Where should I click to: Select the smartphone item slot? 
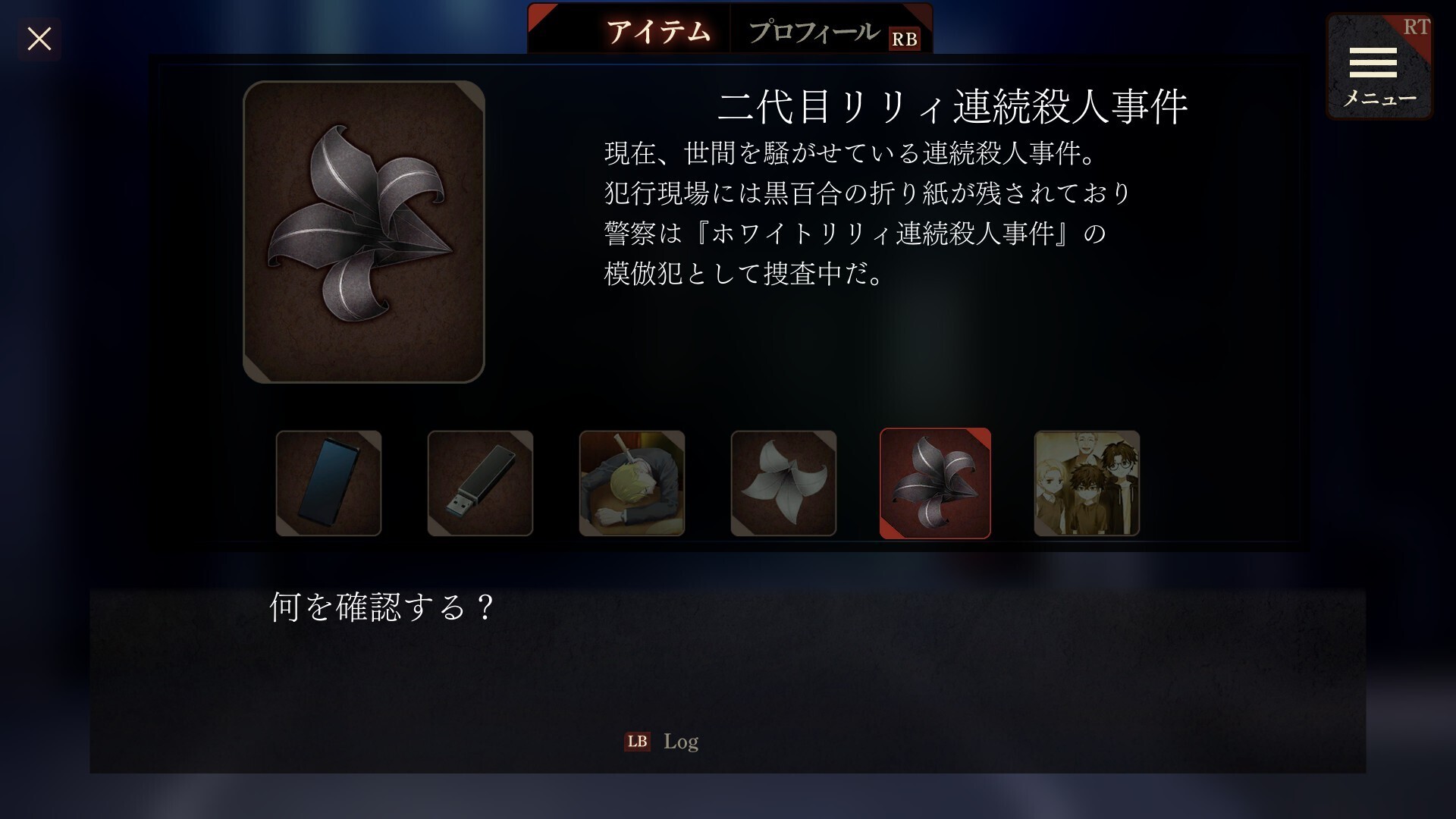click(328, 484)
